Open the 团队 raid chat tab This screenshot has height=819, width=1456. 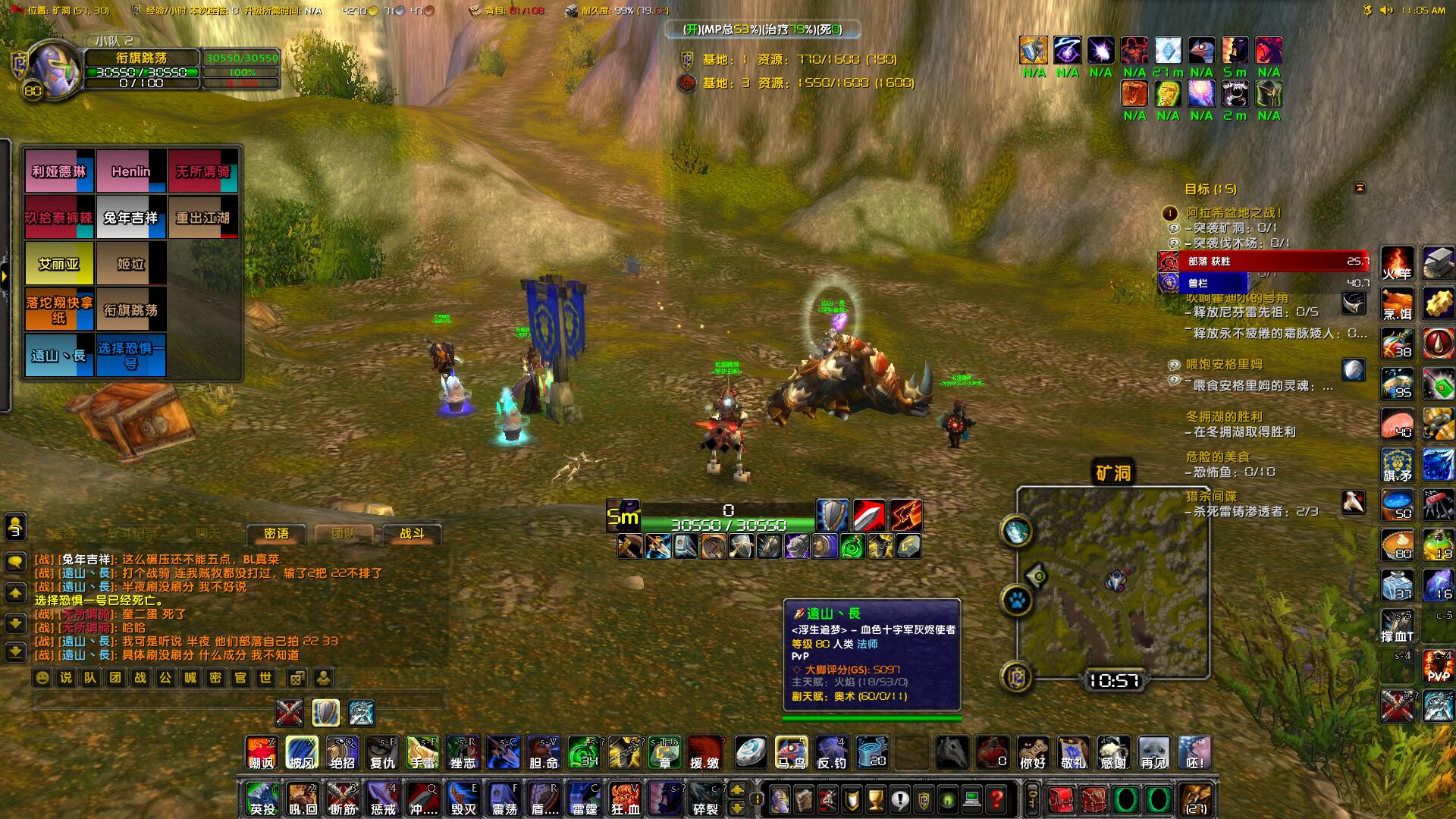[x=344, y=534]
